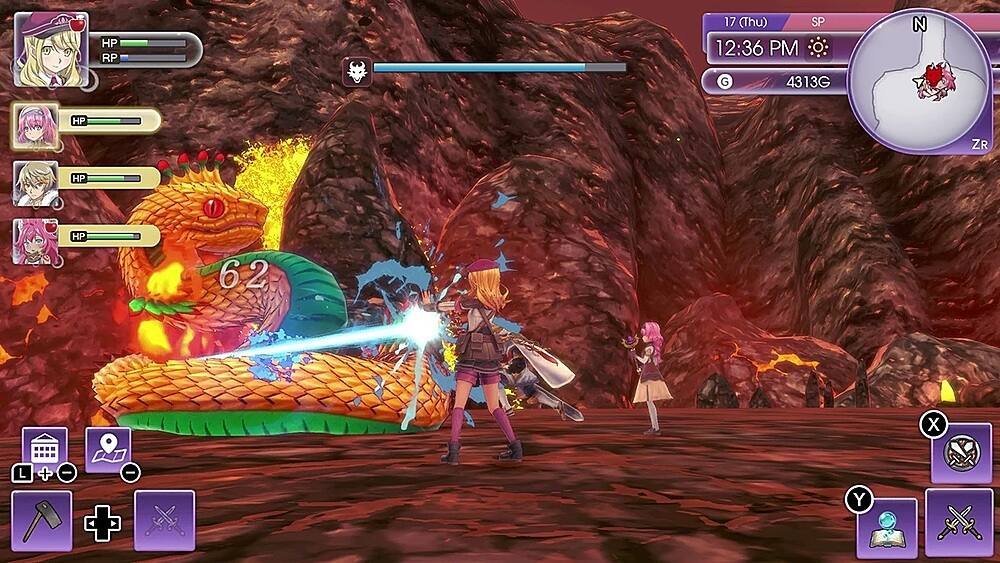This screenshot has width=1000, height=563.
Task: Choose the blonde male party member portrait
Action: (x=35, y=182)
